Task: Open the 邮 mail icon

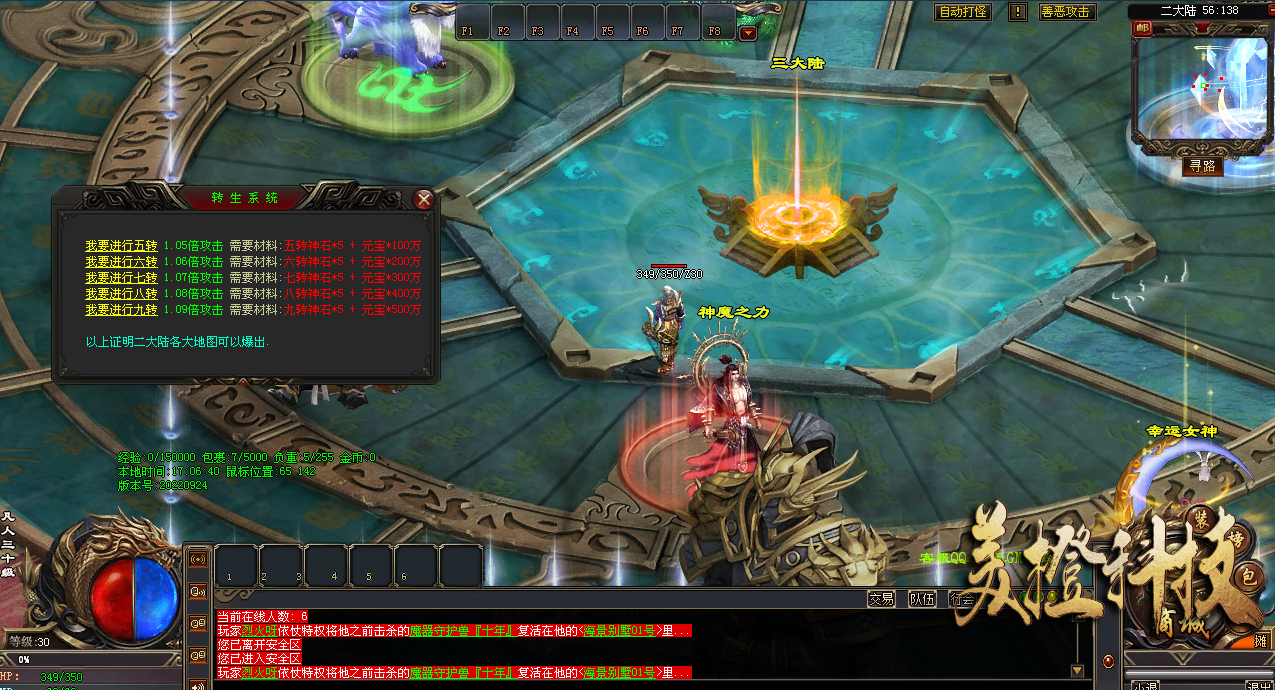Action: (x=1142, y=27)
